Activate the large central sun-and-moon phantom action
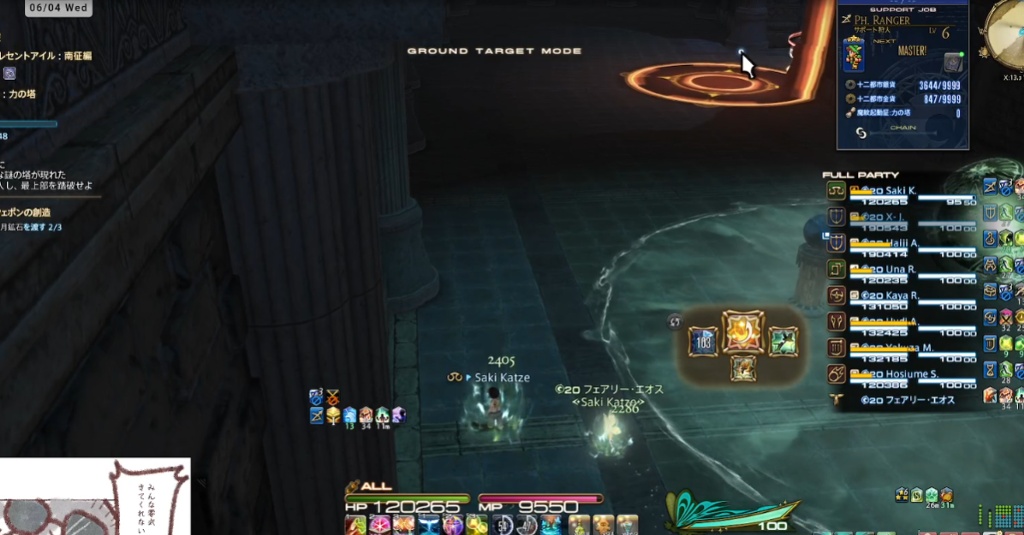 pos(743,332)
